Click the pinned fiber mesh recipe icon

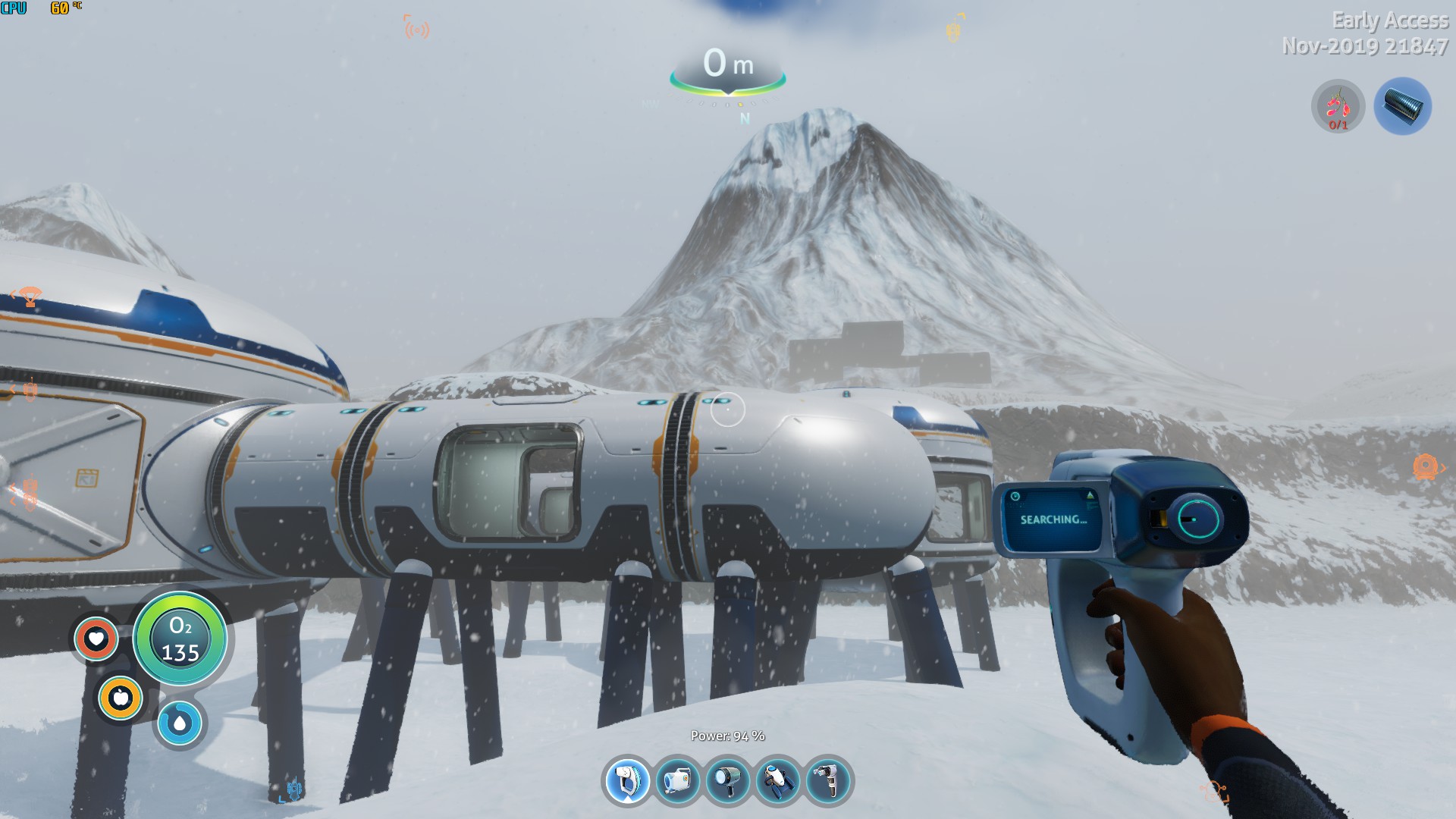tap(1402, 107)
